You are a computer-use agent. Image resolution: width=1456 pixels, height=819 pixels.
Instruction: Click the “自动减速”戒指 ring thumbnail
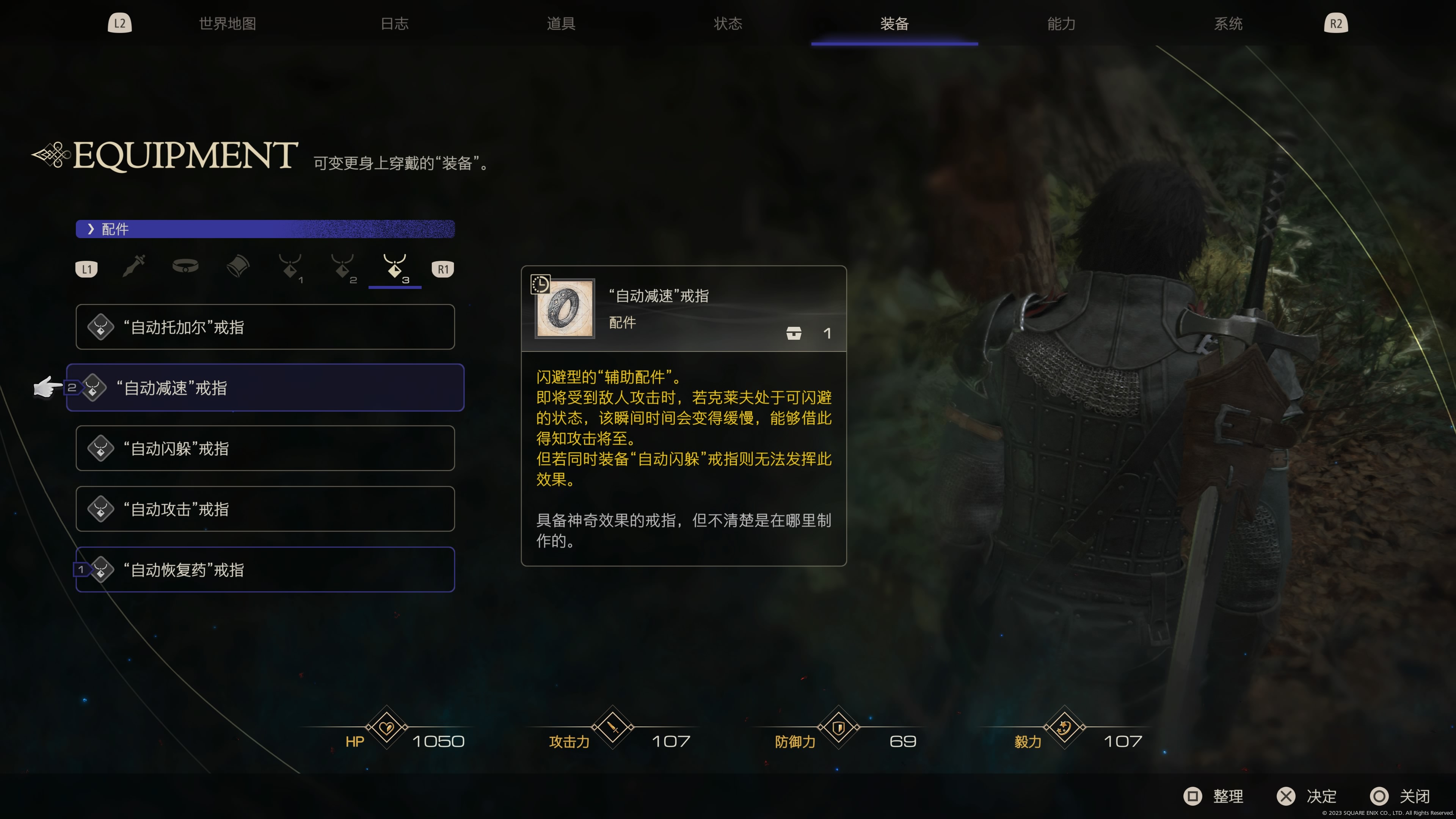coord(565,309)
